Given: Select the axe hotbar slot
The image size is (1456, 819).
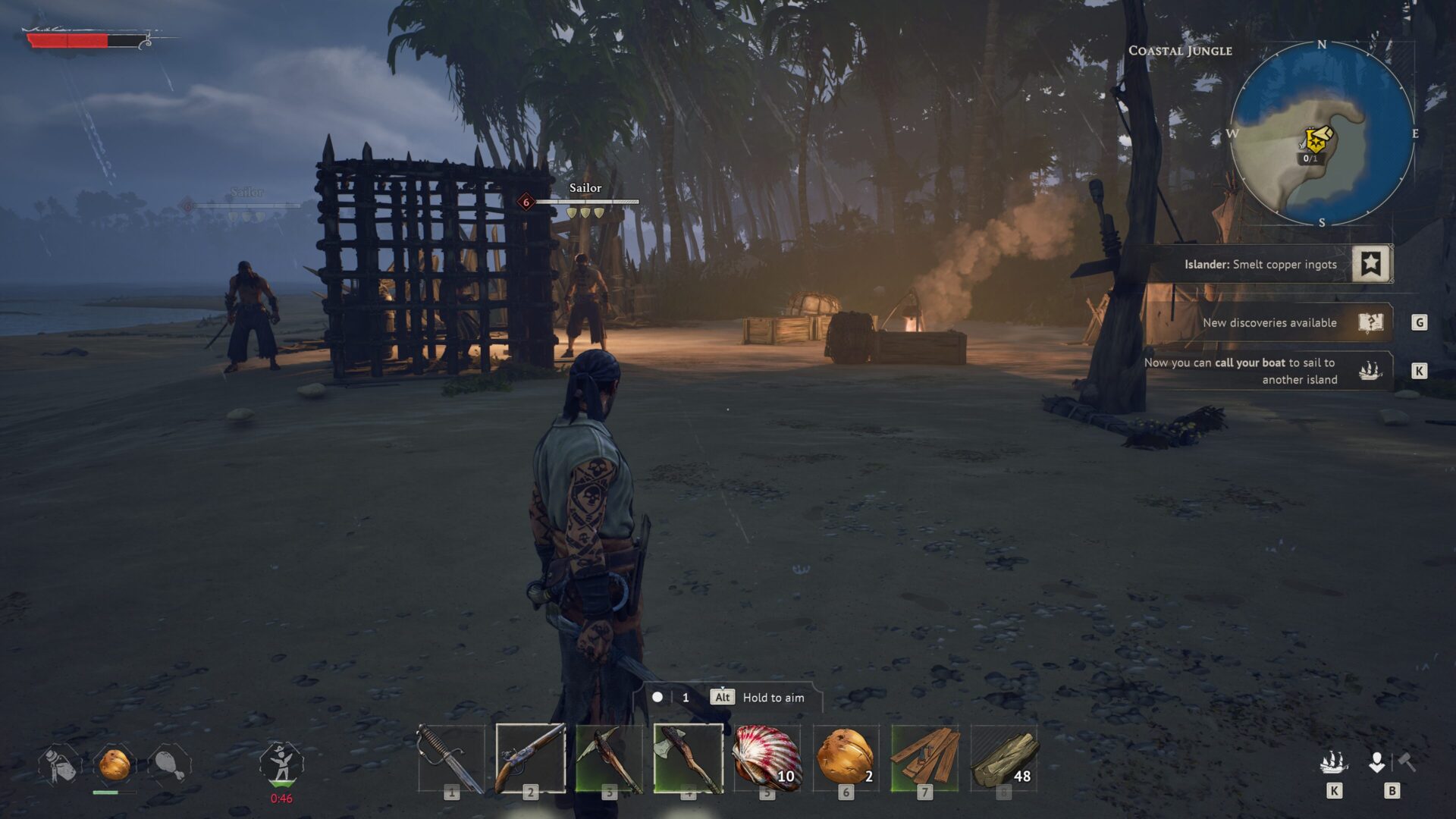Looking at the screenshot, I should (x=688, y=758).
